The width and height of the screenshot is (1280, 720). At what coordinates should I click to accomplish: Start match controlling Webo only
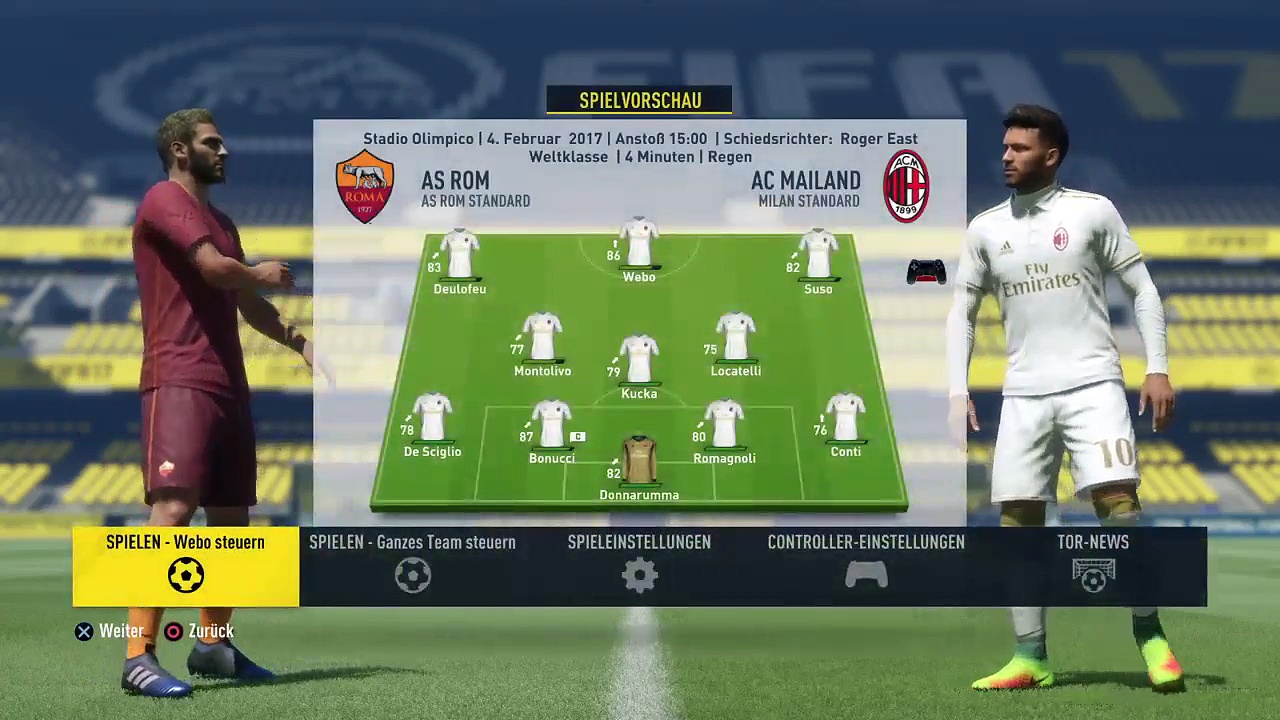[x=185, y=566]
